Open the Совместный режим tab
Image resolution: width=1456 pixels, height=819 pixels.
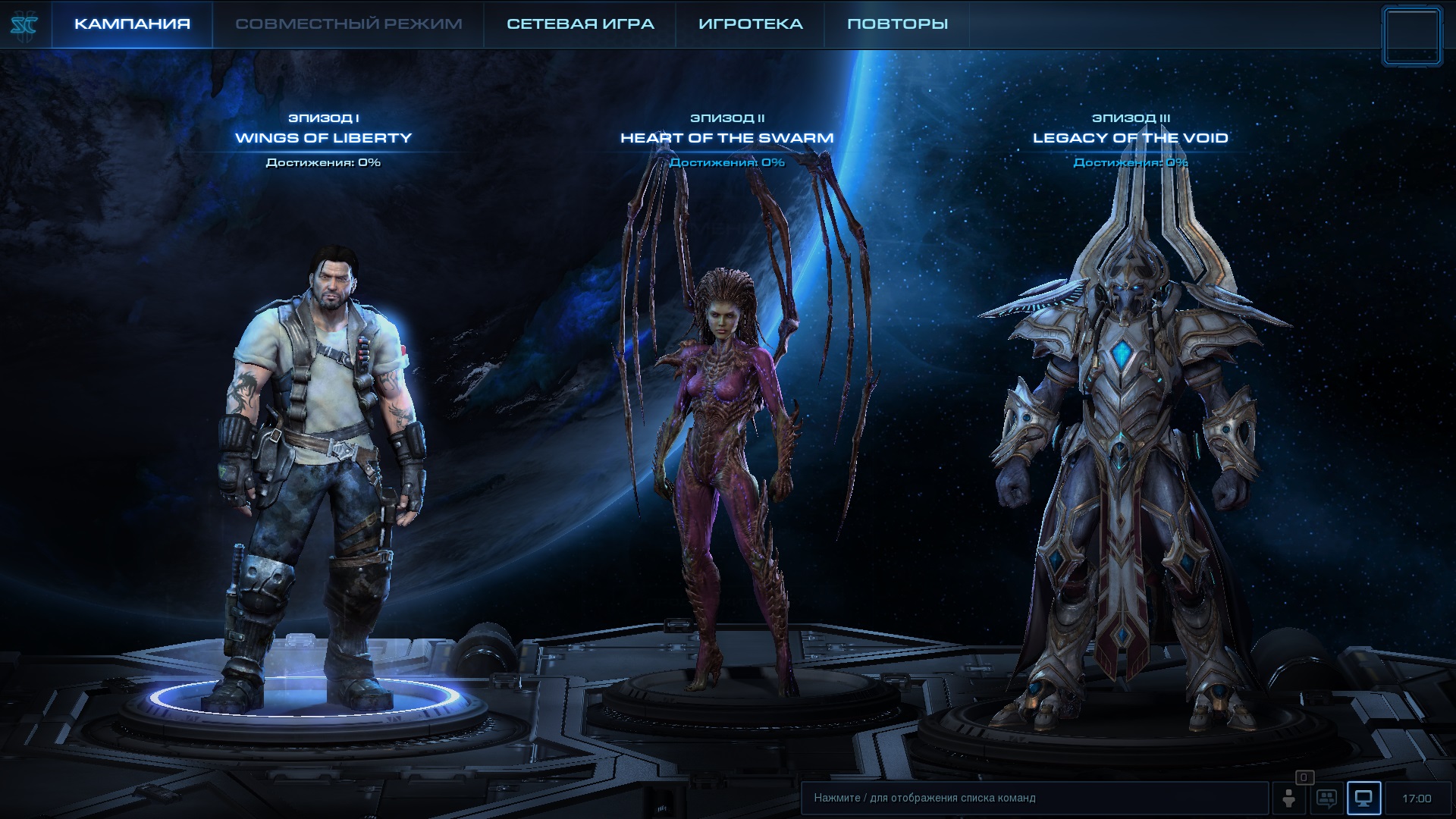(x=348, y=24)
